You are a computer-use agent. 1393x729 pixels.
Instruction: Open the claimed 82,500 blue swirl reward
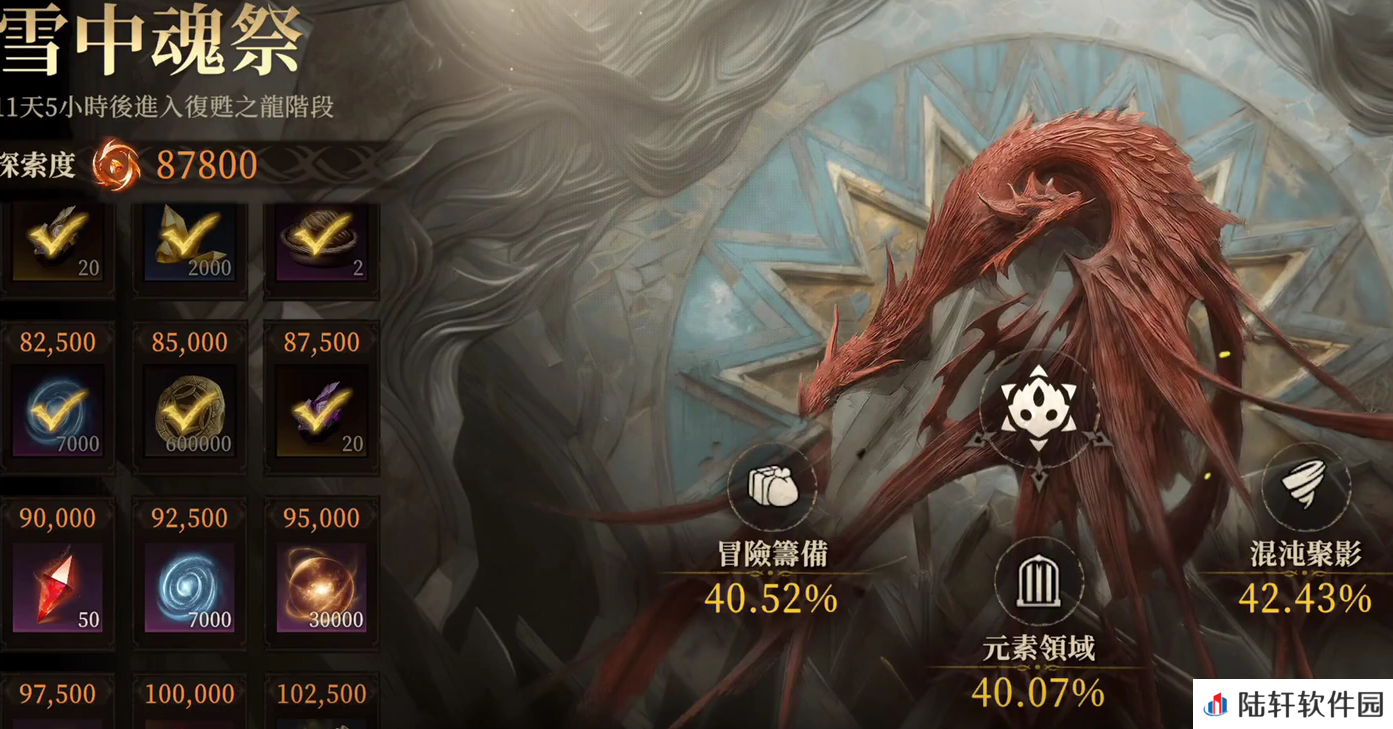[x=58, y=411]
